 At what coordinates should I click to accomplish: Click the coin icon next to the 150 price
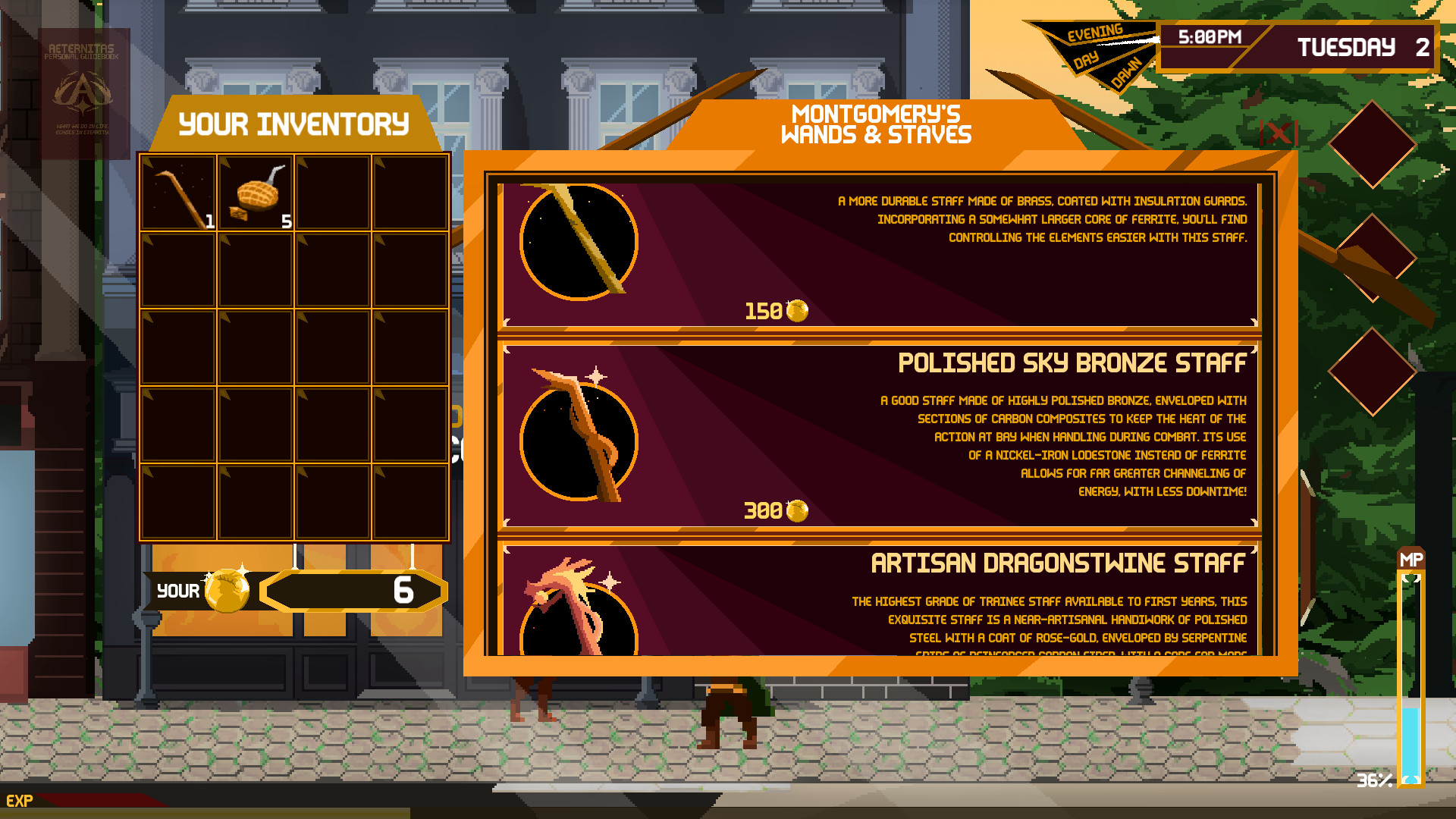796,309
